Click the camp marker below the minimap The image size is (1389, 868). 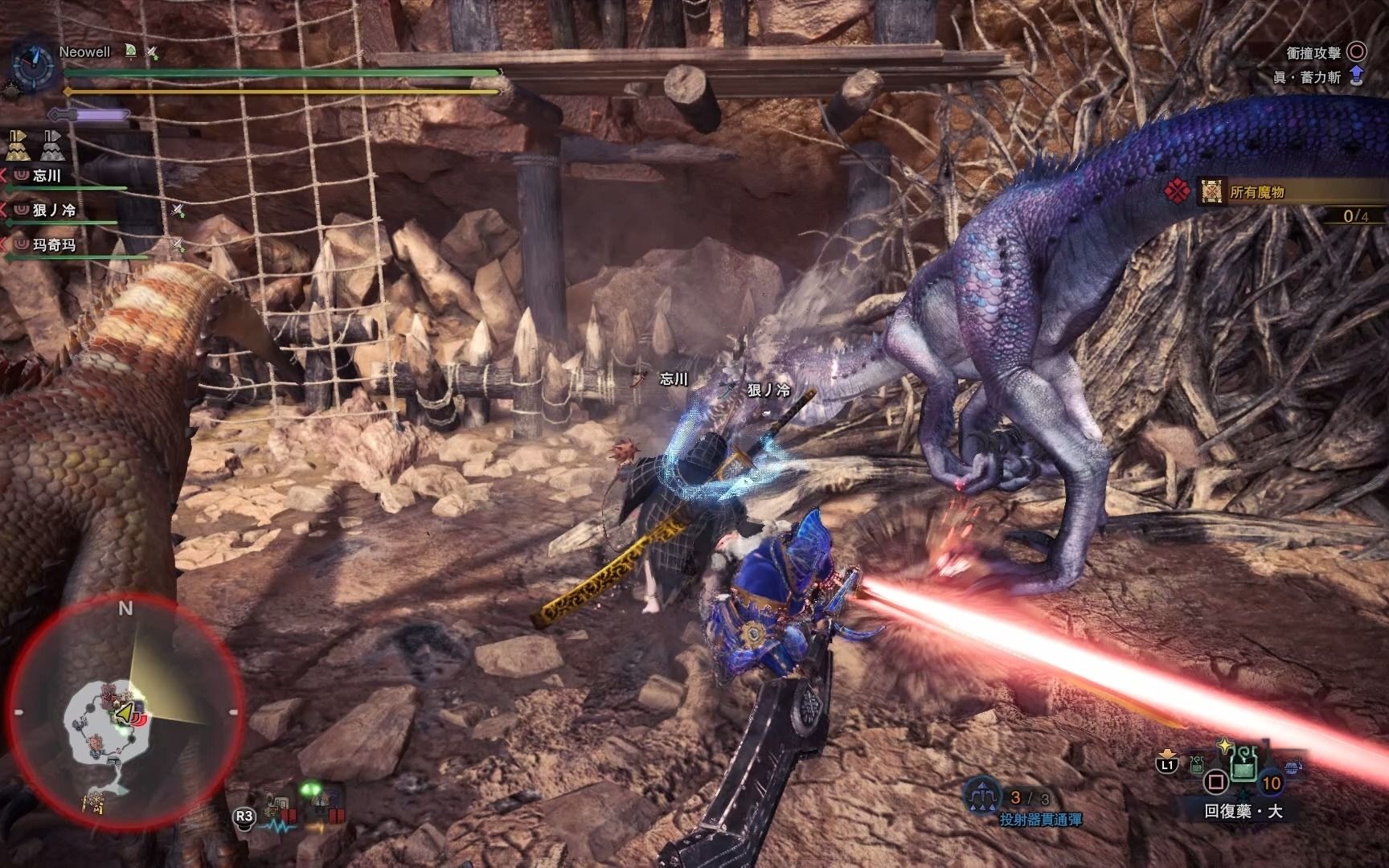click(95, 800)
